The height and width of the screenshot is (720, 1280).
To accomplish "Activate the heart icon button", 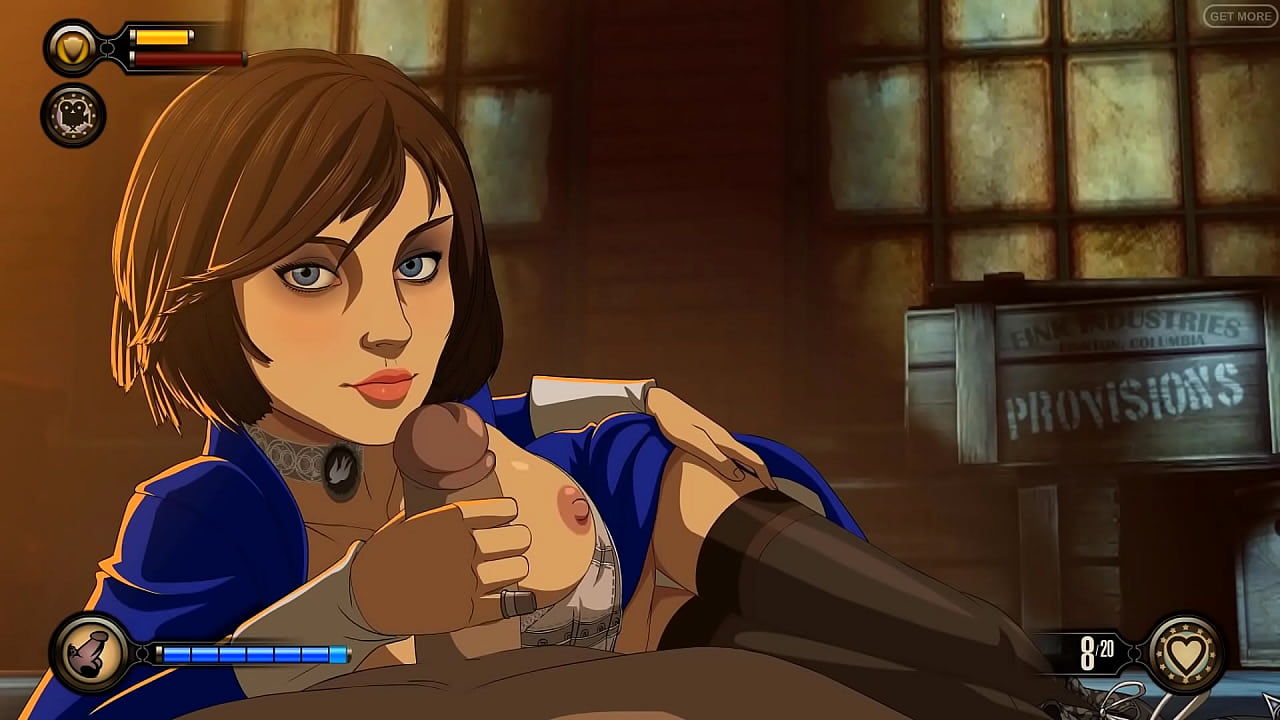I will [x=1187, y=653].
